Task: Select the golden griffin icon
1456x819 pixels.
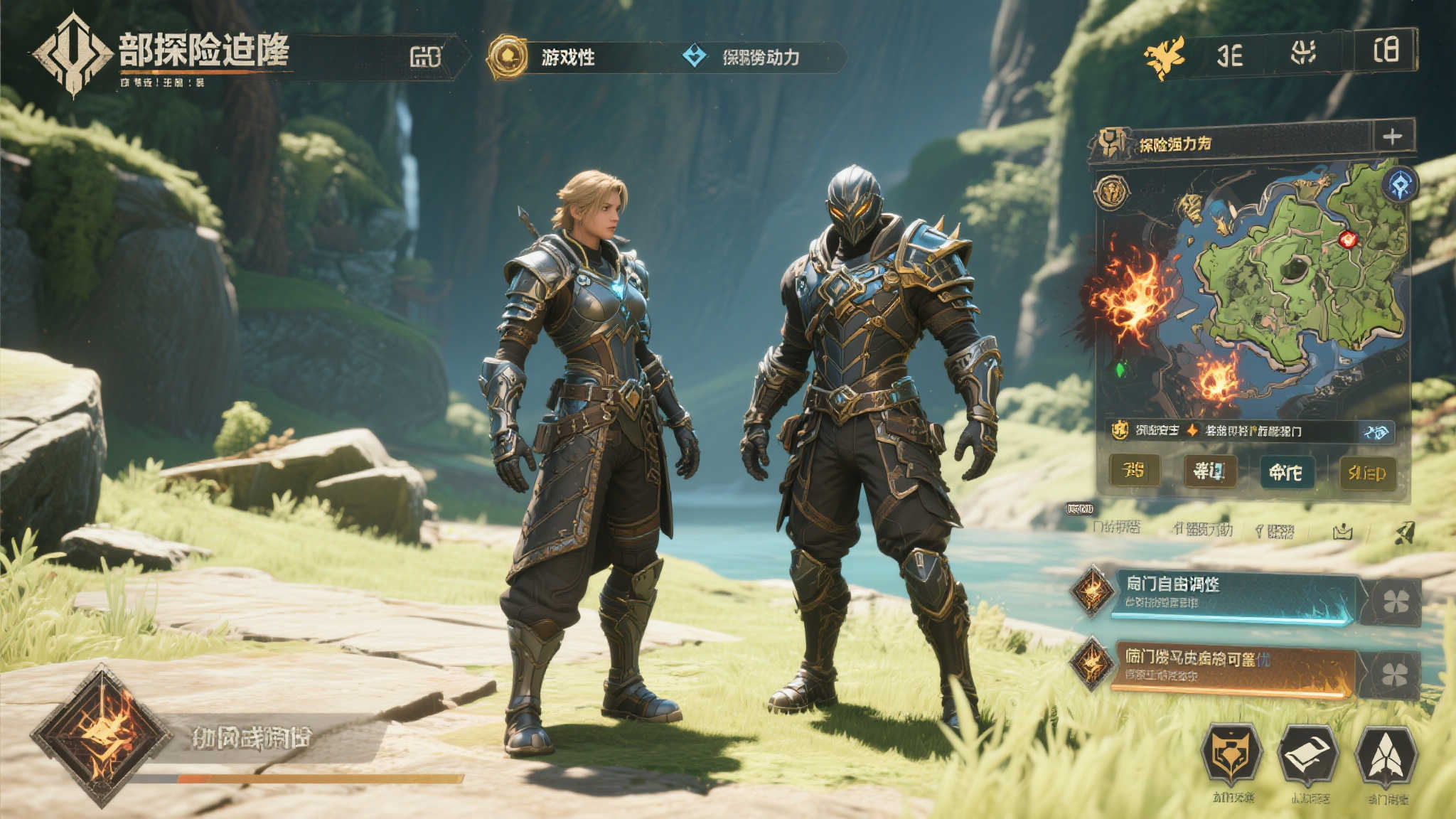Action: pos(1165,55)
